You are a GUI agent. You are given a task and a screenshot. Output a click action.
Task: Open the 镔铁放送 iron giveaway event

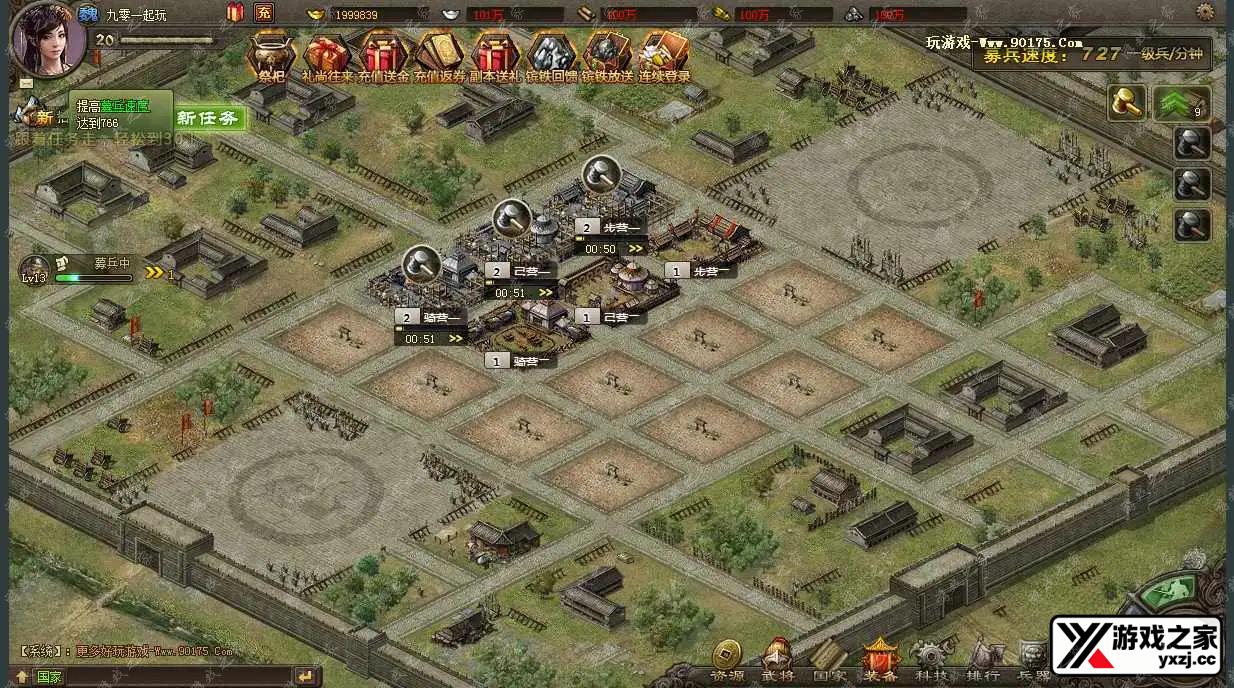pos(607,52)
